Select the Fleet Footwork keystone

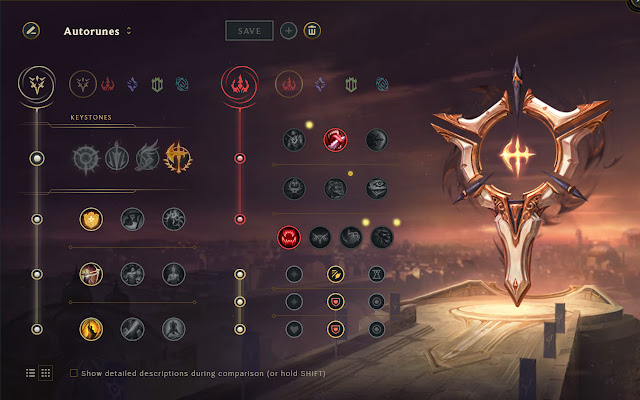147,157
